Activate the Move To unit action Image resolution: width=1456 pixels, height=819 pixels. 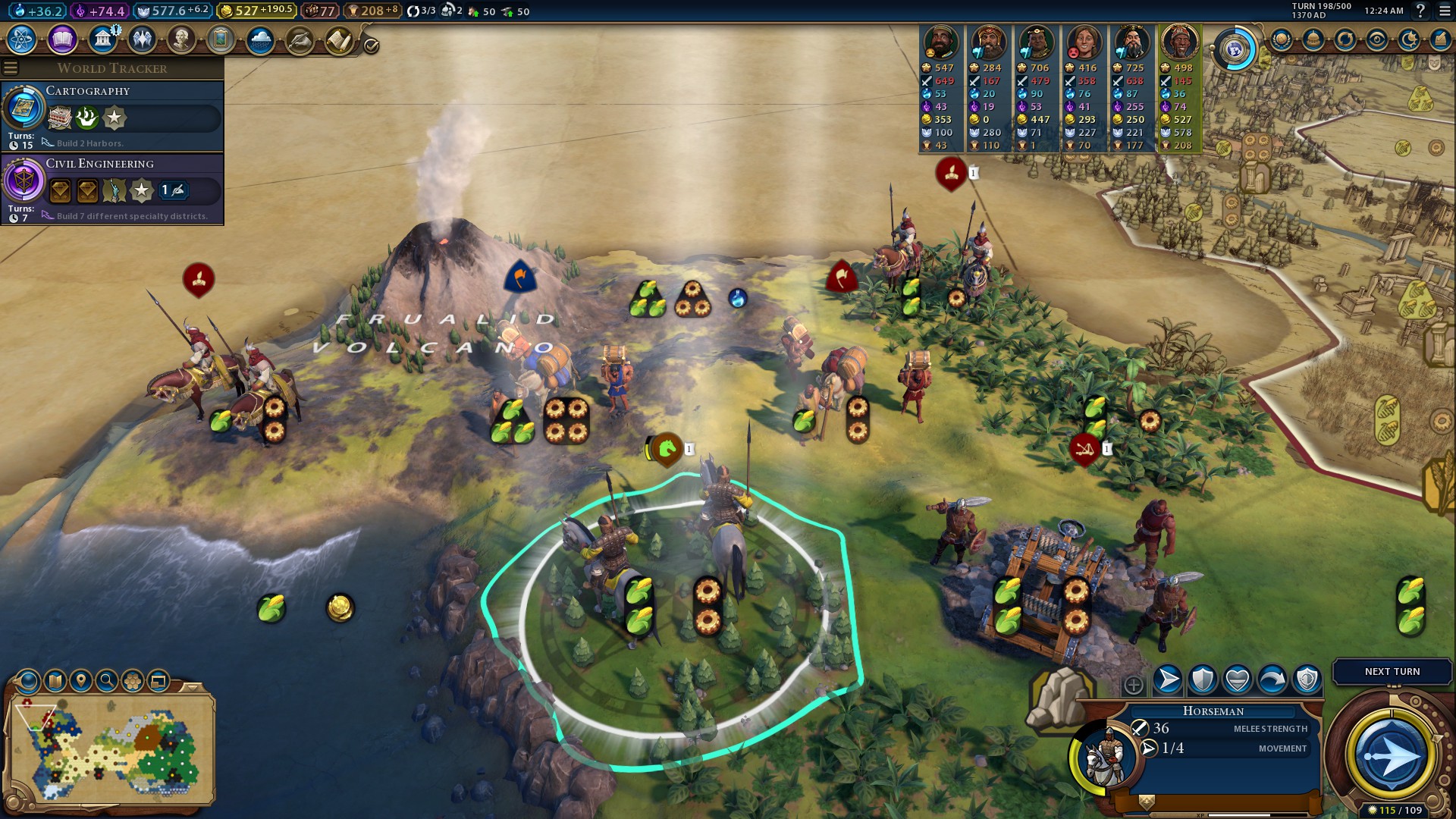click(x=1168, y=679)
